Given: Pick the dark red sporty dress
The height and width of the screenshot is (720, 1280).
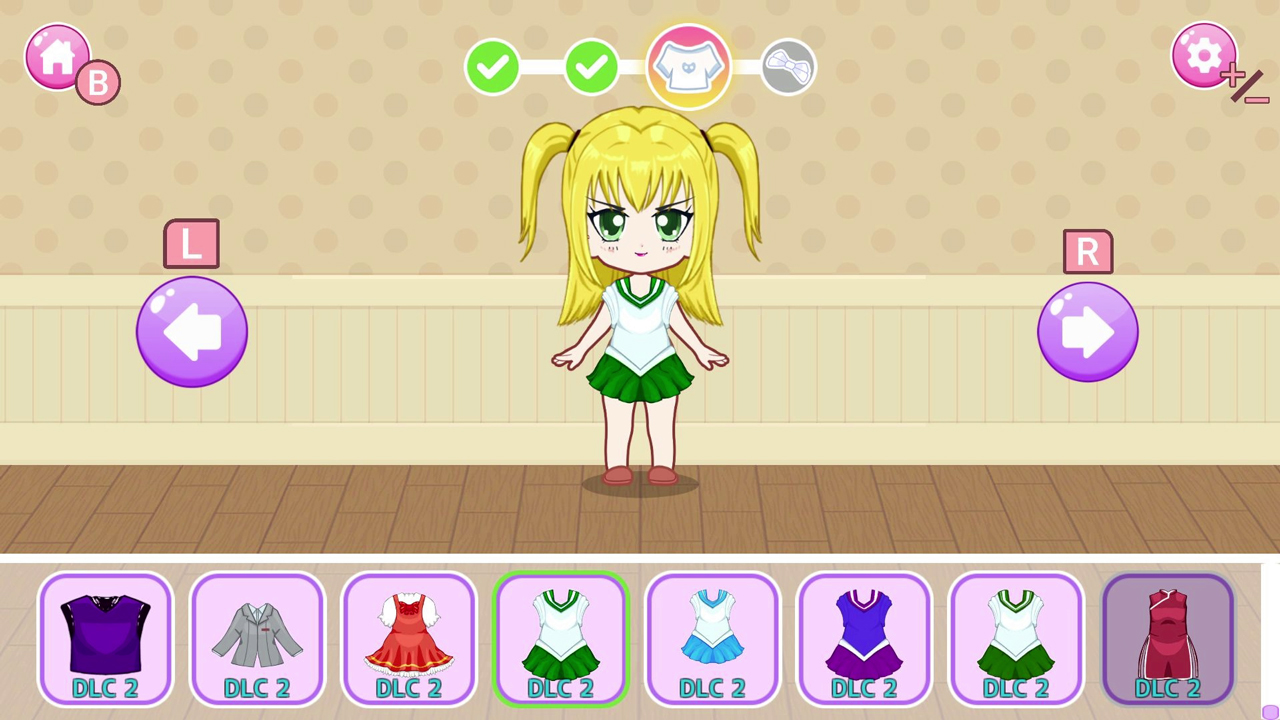Looking at the screenshot, I should coord(1169,637).
